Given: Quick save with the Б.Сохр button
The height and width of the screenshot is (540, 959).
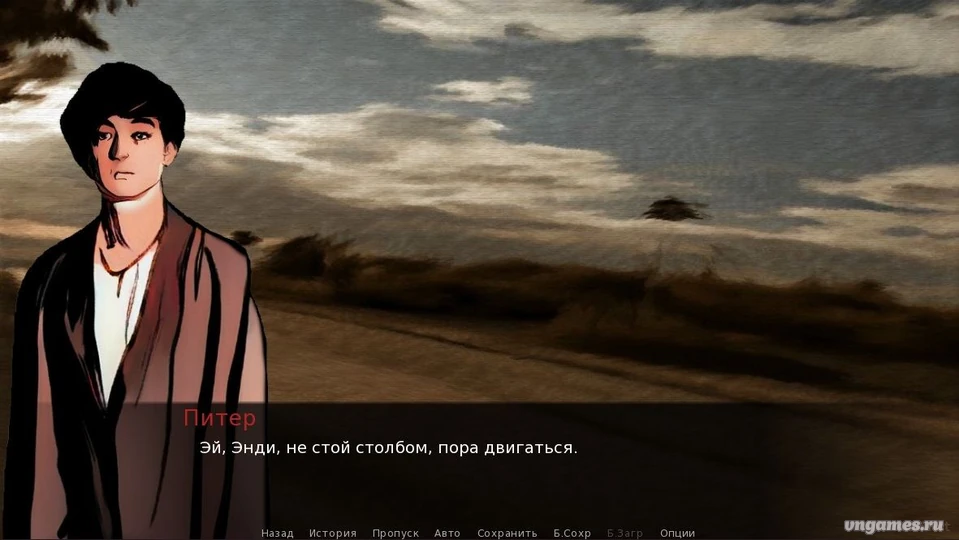Looking at the screenshot, I should pos(572,533).
